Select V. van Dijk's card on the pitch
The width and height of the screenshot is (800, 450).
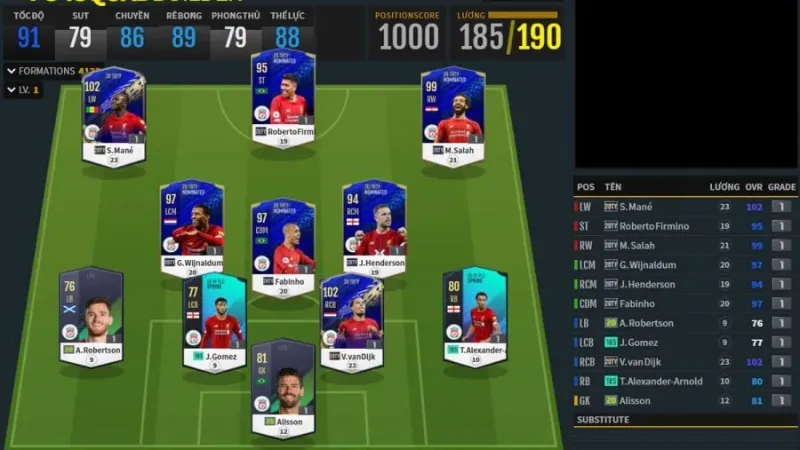[351, 320]
